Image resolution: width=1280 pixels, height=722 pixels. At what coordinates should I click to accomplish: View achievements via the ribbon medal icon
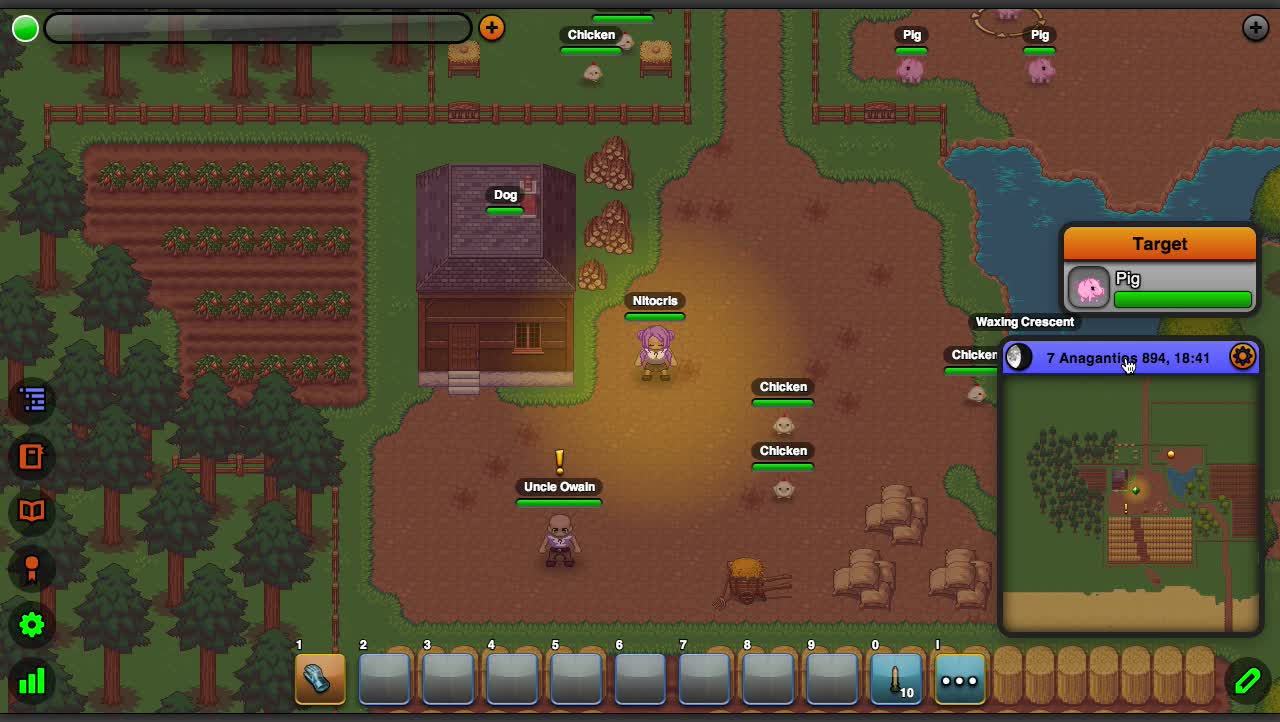tap(31, 568)
